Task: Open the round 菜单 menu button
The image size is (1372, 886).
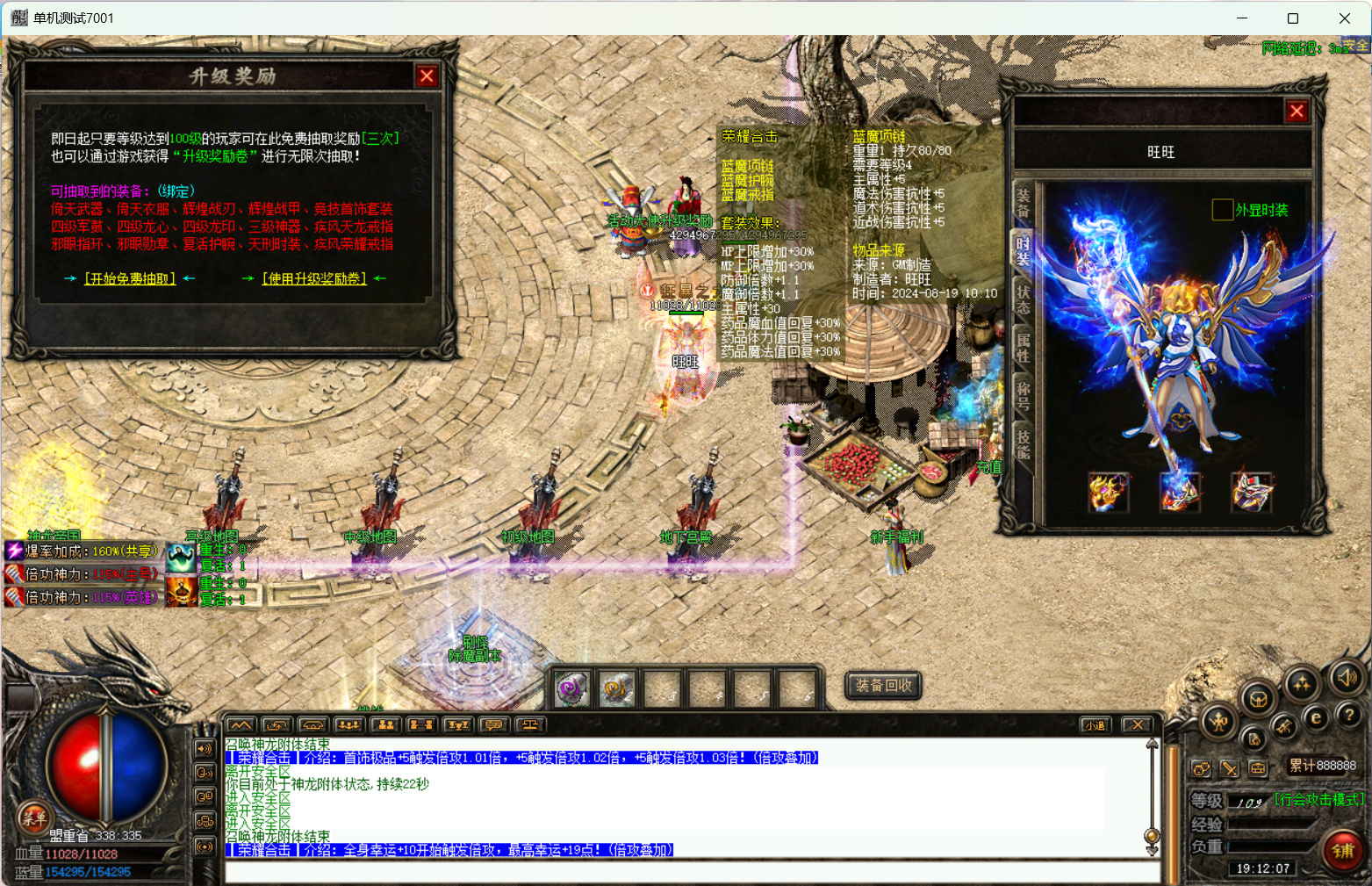Action: click(x=33, y=818)
